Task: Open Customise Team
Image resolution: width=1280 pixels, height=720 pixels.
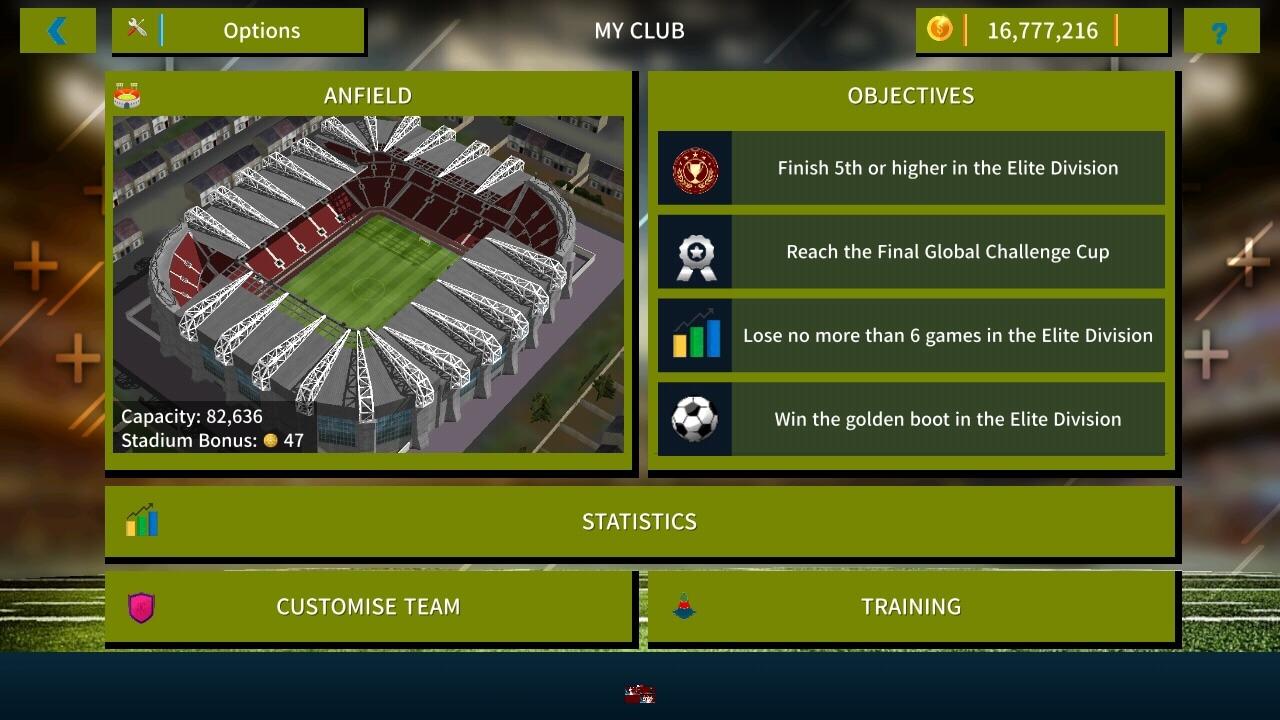Action: [x=368, y=607]
